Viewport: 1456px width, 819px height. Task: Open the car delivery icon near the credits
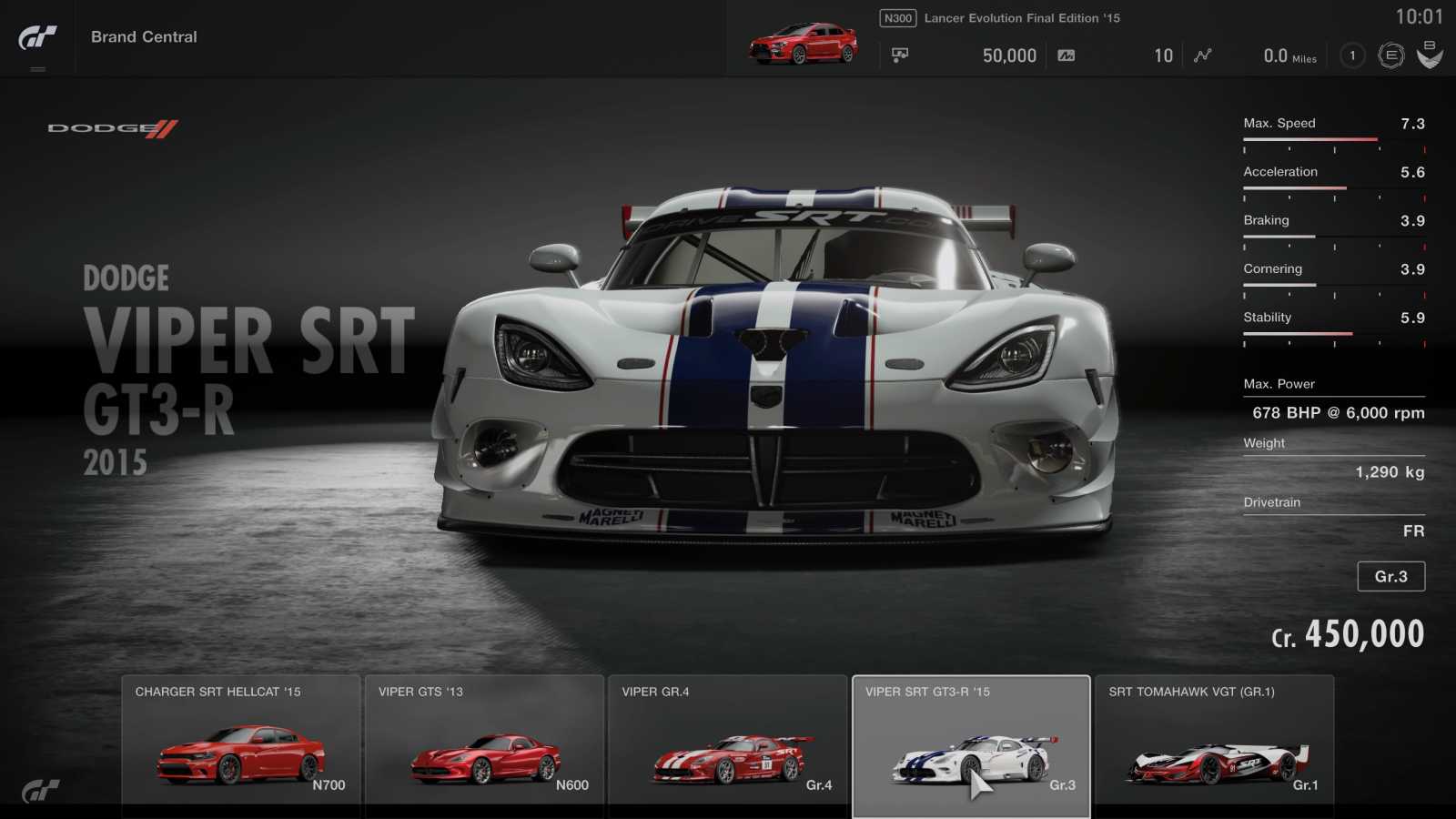point(901,55)
